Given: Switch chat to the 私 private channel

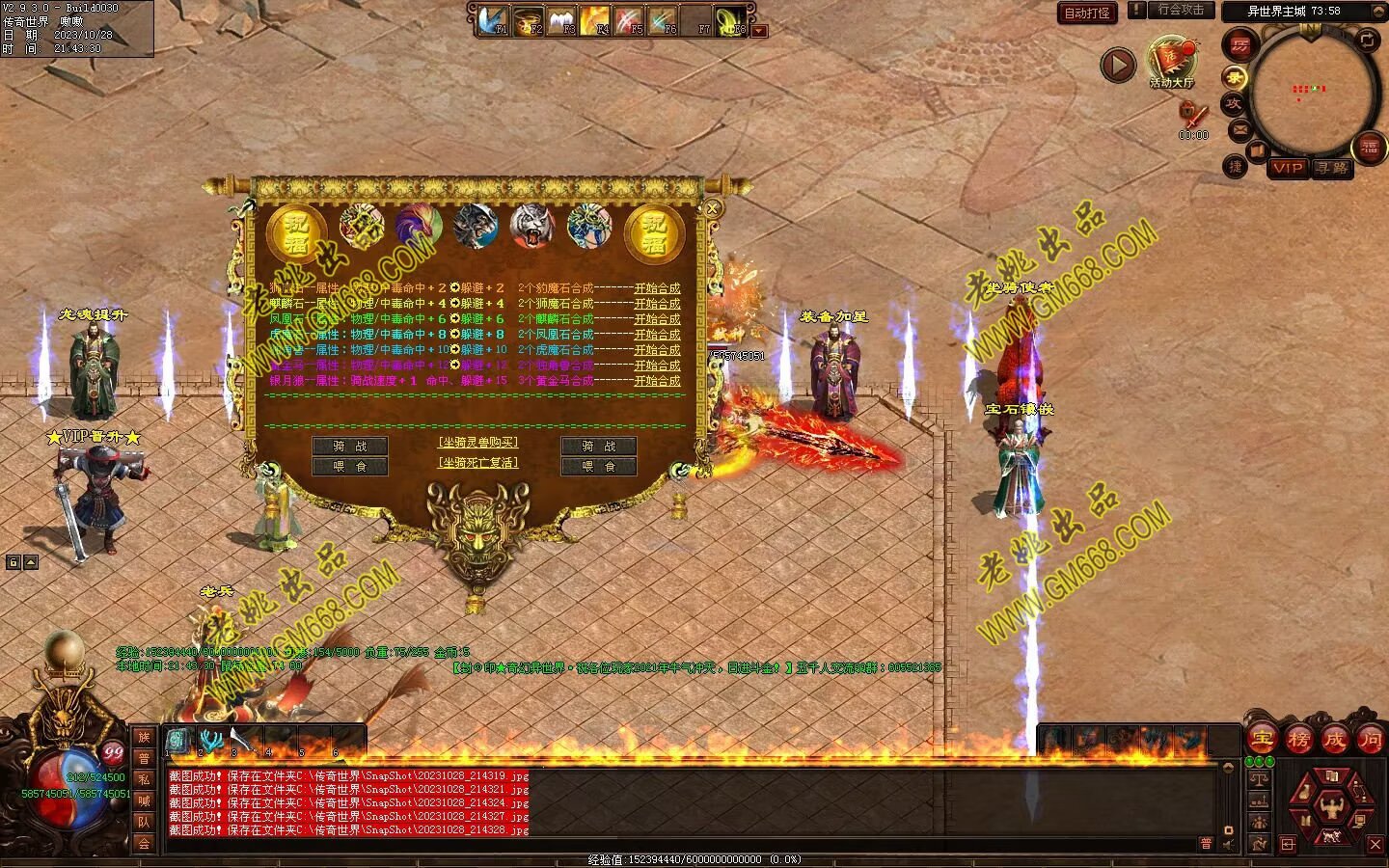Looking at the screenshot, I should 144,779.
